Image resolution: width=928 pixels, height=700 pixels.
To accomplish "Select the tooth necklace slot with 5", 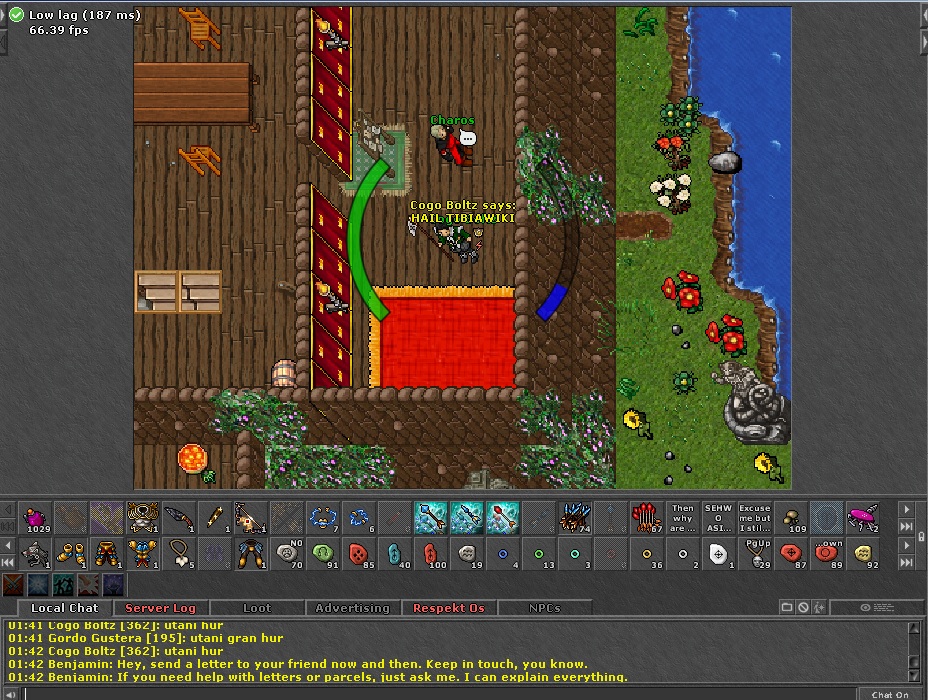I will [181, 553].
